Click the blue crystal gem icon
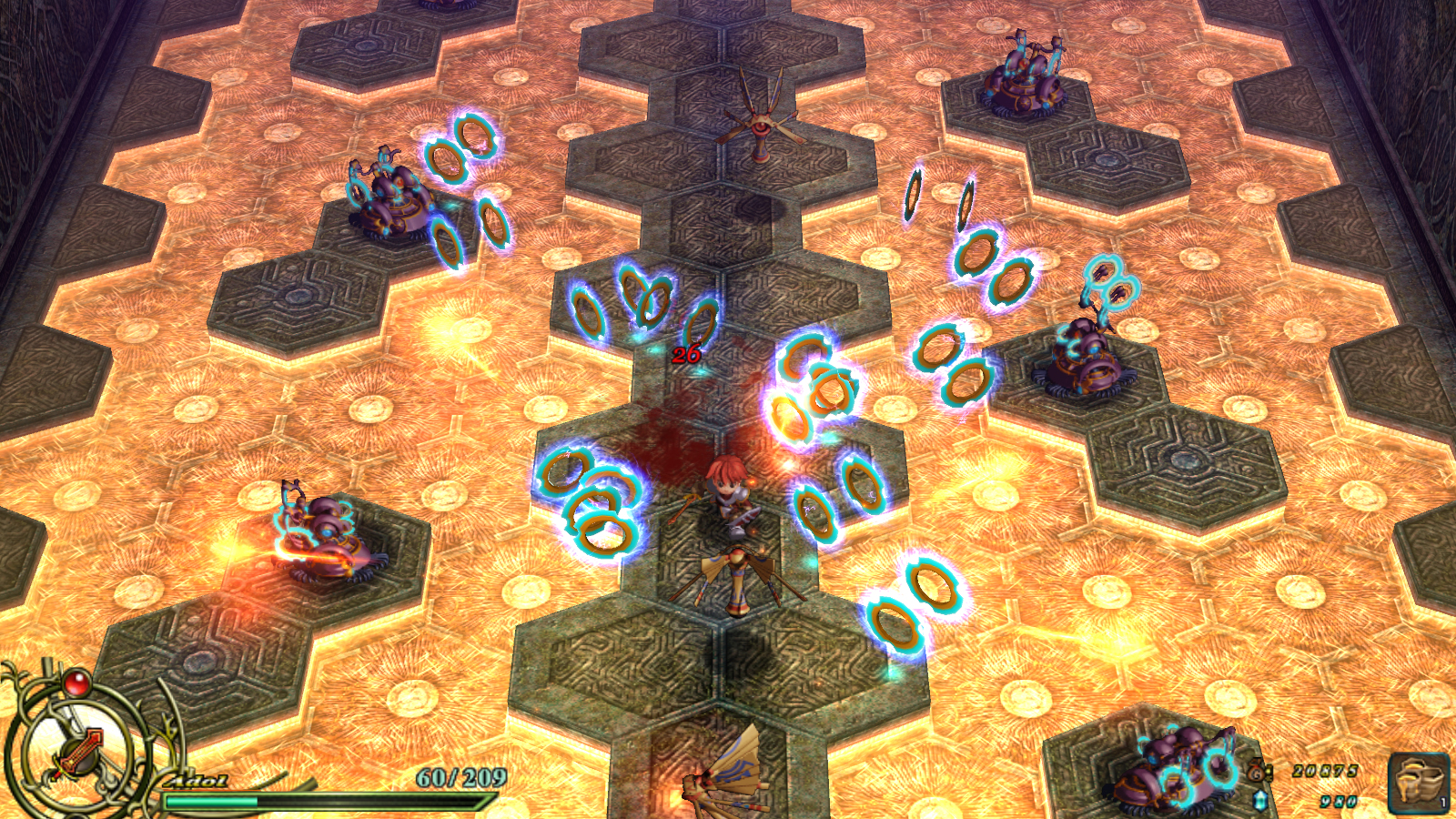This screenshot has height=819, width=1456. [x=1260, y=800]
